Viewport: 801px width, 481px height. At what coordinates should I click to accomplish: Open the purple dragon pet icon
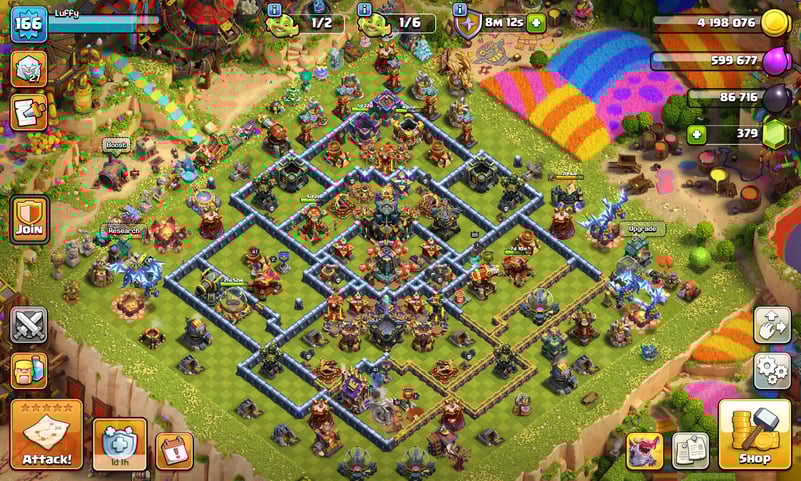[644, 450]
